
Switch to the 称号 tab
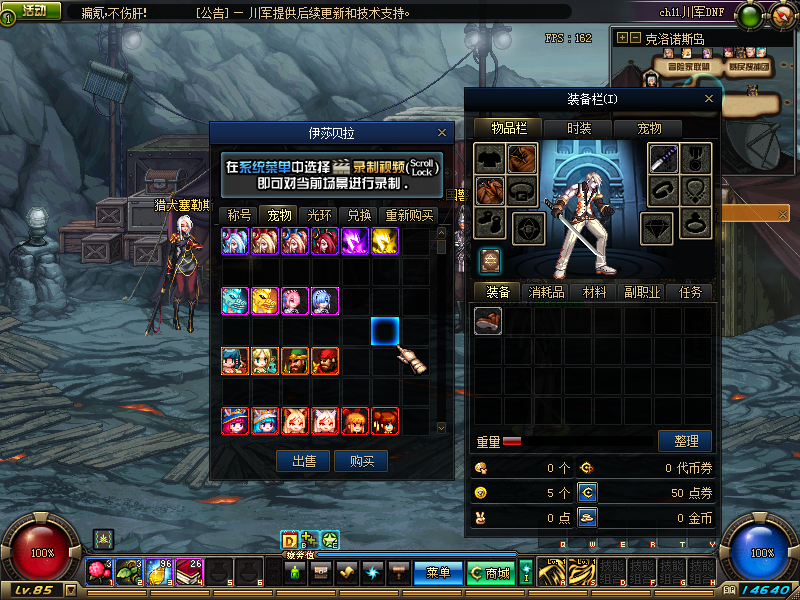239,215
